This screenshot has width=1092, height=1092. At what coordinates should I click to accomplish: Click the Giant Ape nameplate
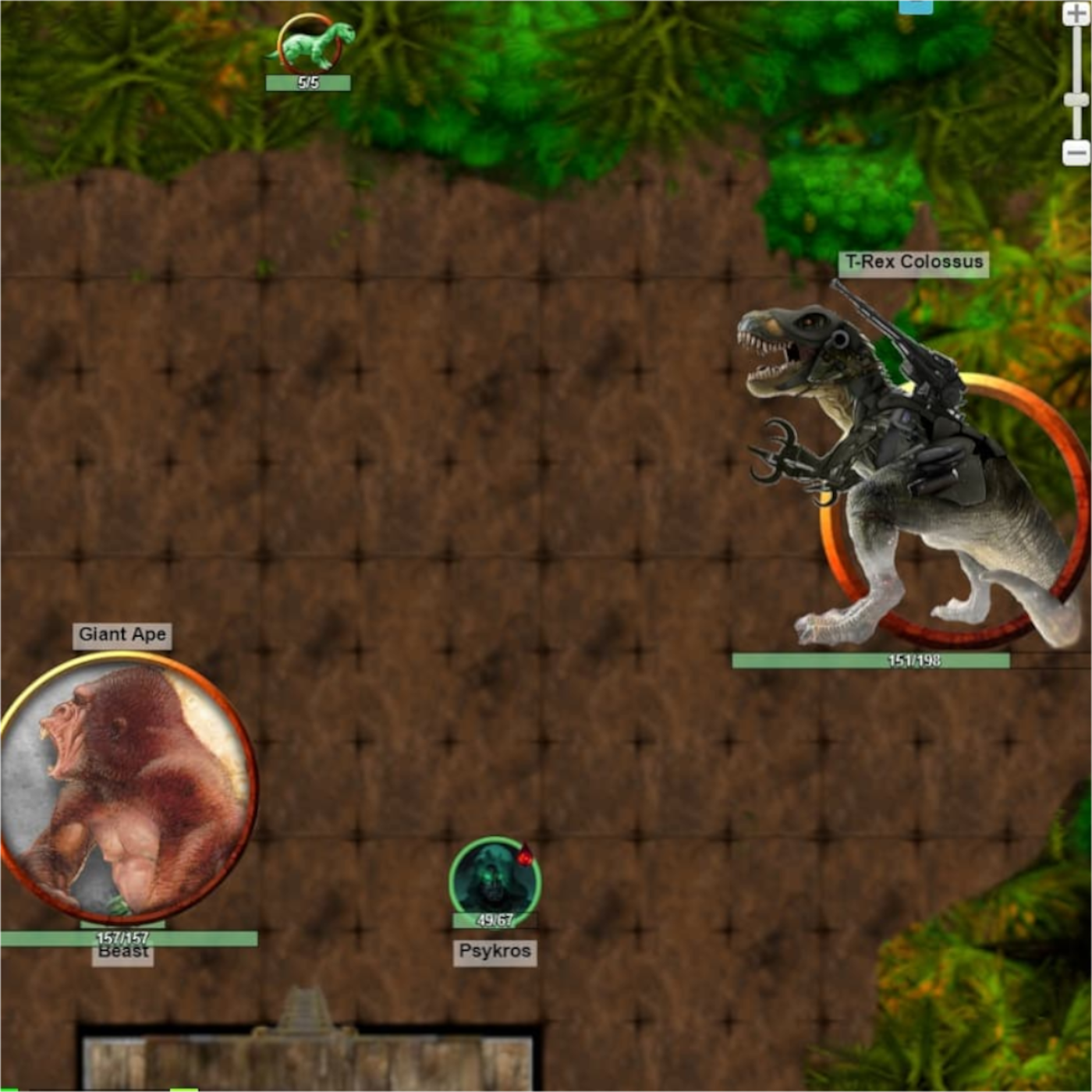(122, 634)
